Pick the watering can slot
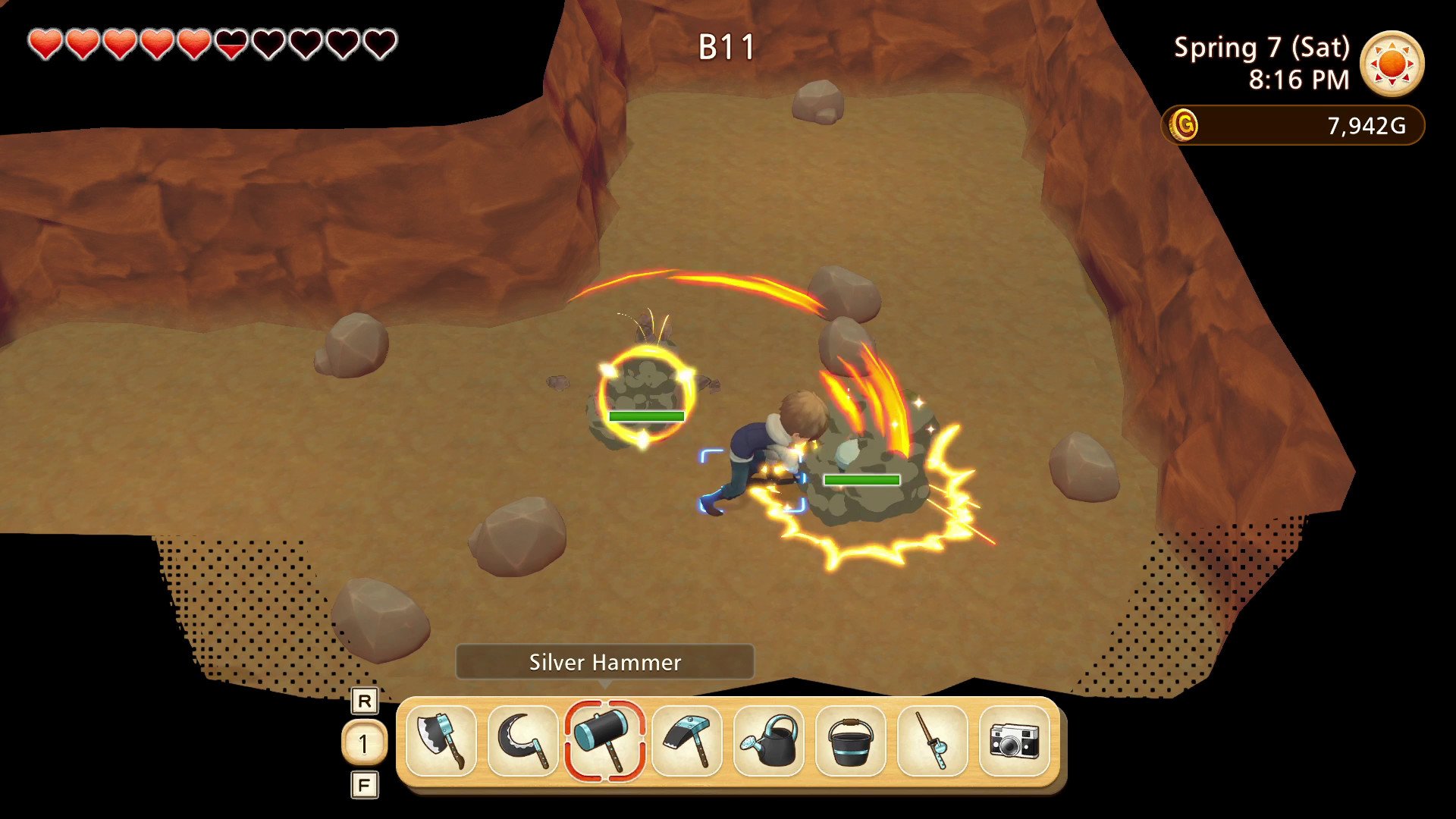 click(x=768, y=741)
